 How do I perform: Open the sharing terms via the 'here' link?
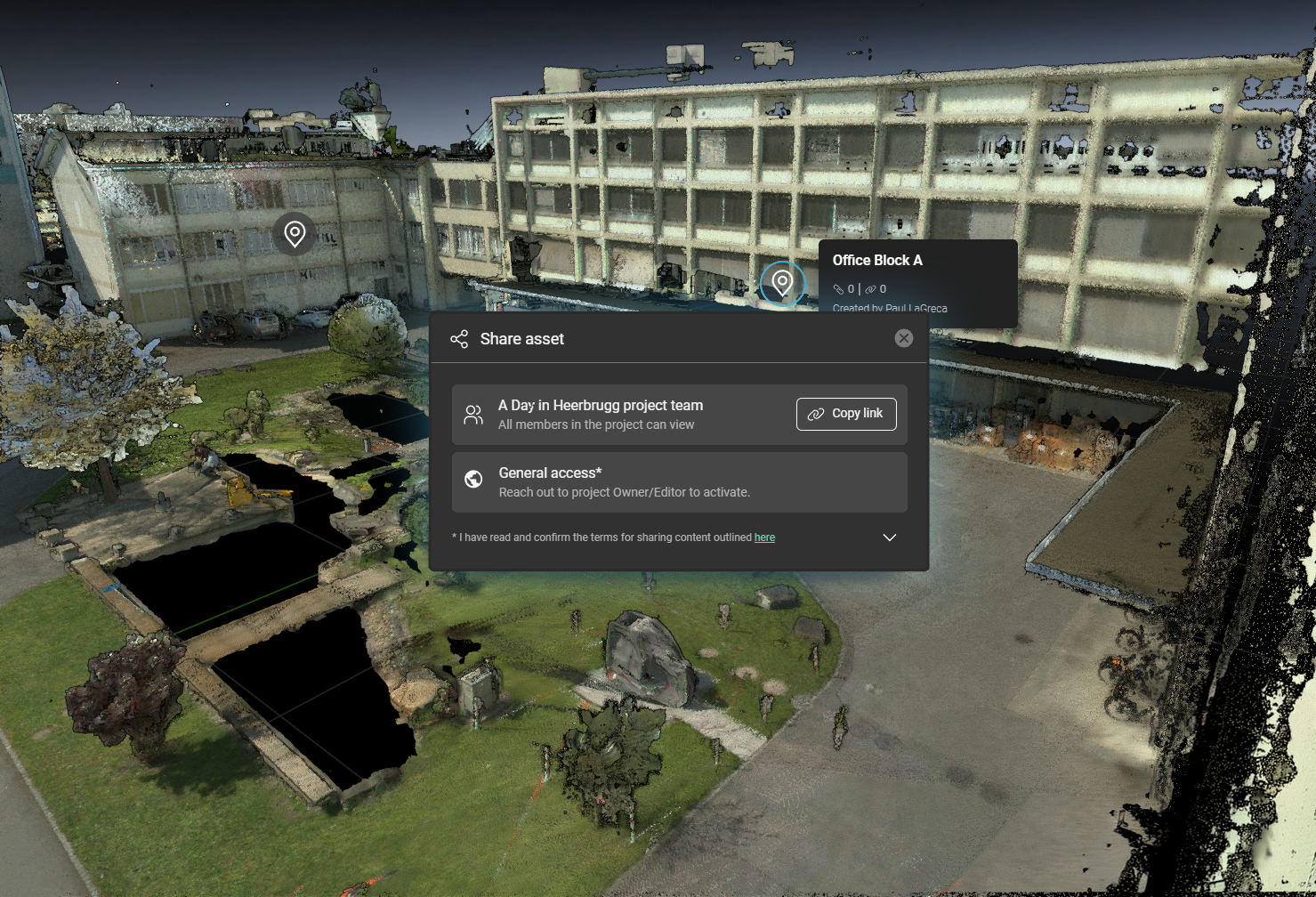pos(764,537)
